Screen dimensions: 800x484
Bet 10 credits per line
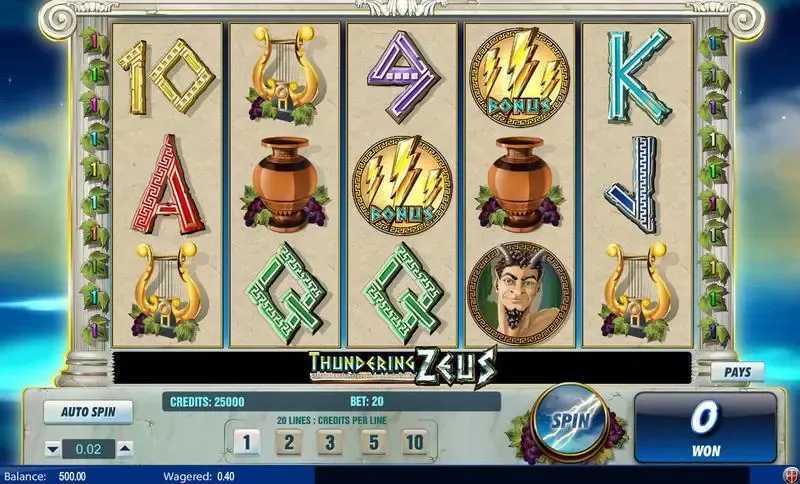coord(414,441)
